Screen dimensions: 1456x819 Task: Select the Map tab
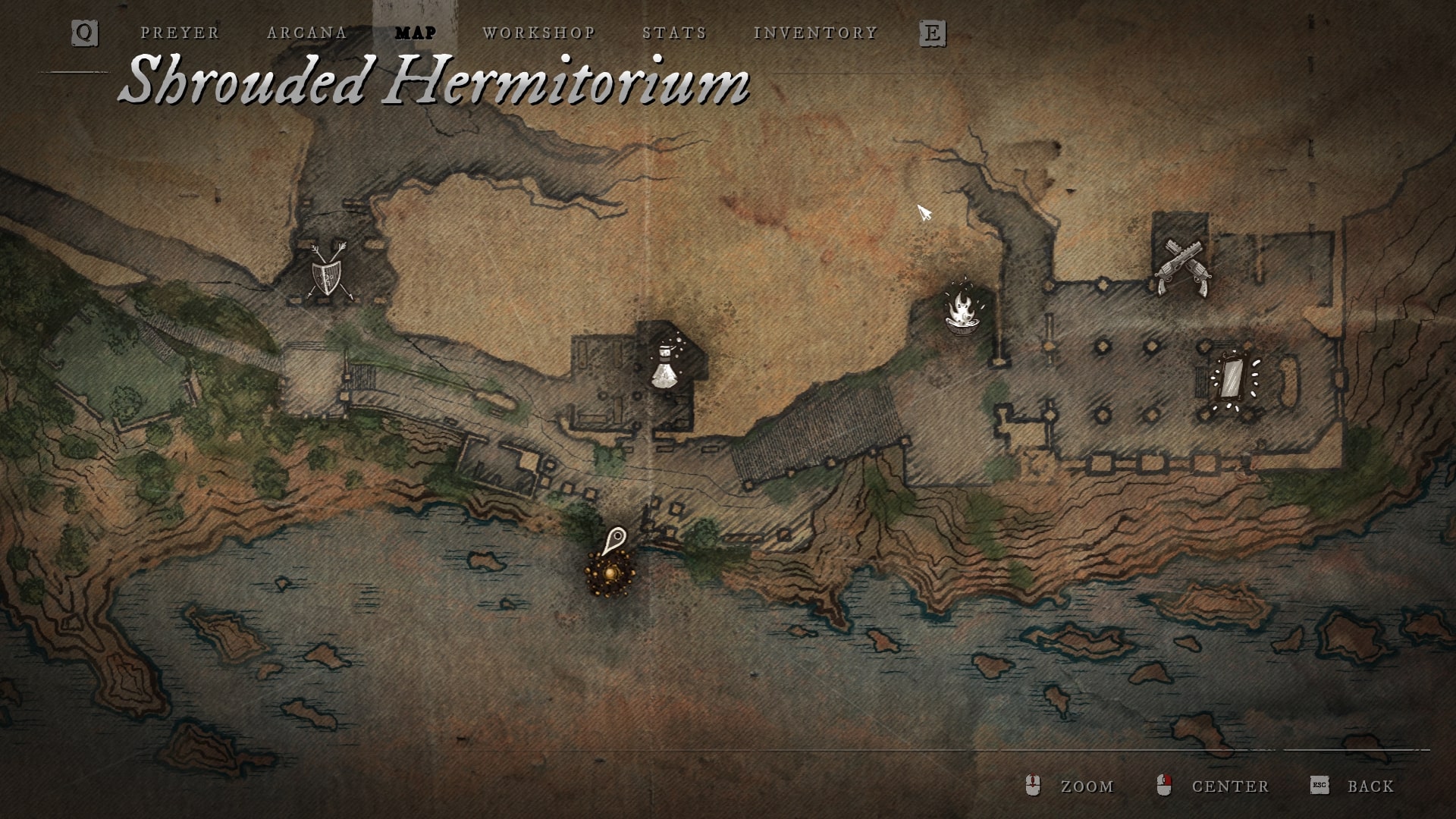click(x=416, y=33)
